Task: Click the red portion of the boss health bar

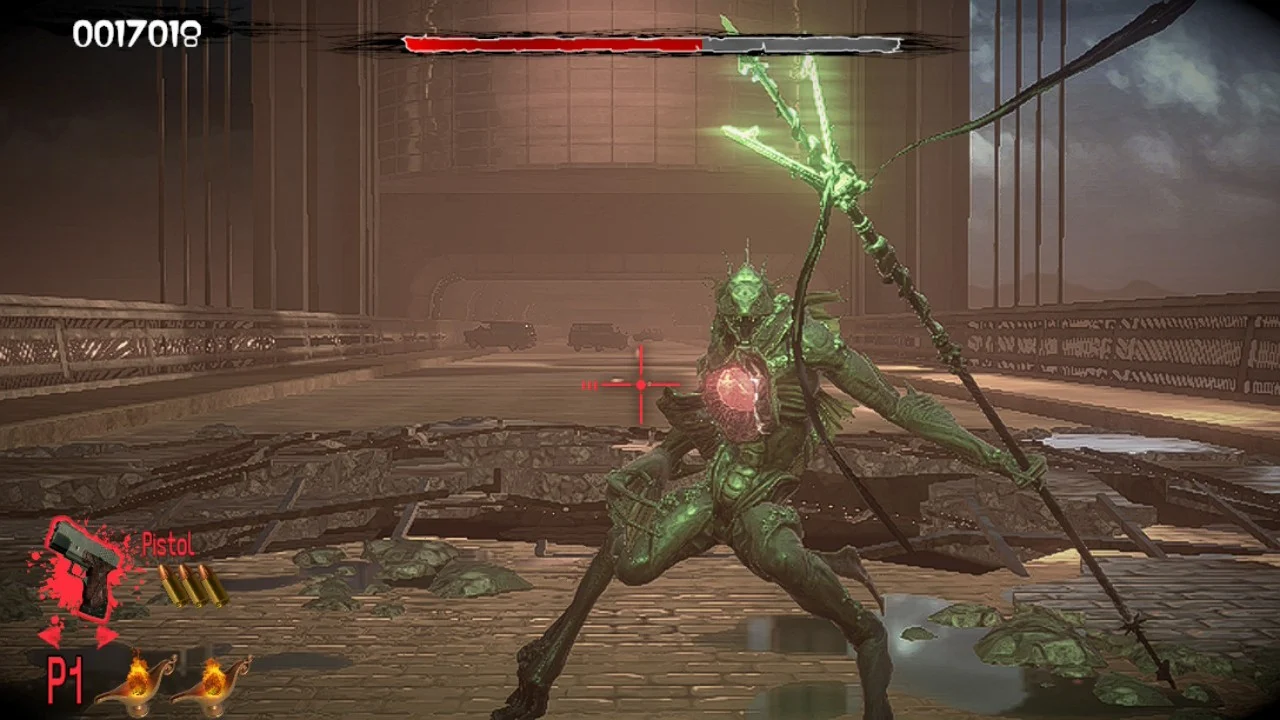Action: [x=550, y=44]
